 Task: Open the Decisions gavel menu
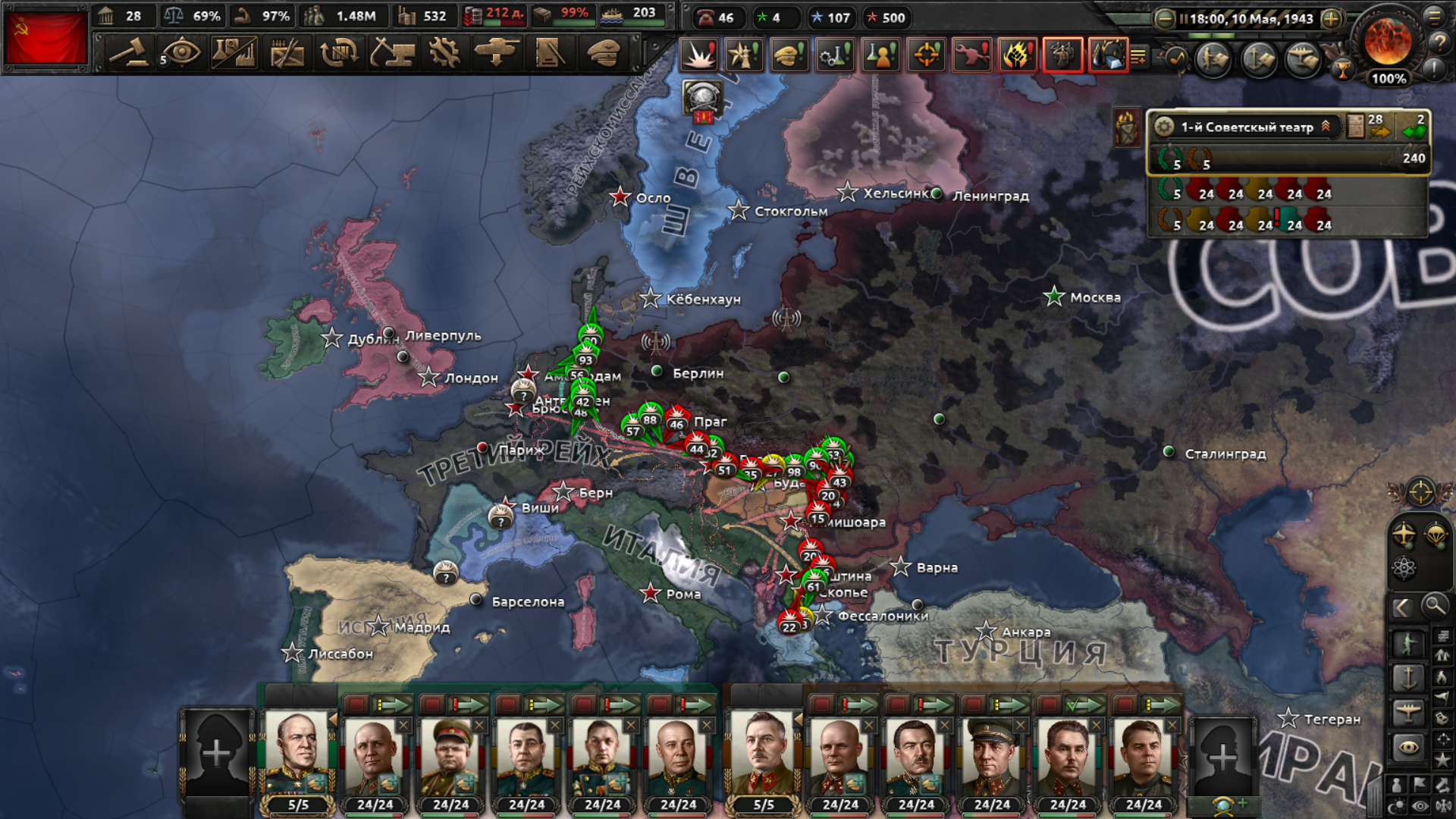pos(129,53)
